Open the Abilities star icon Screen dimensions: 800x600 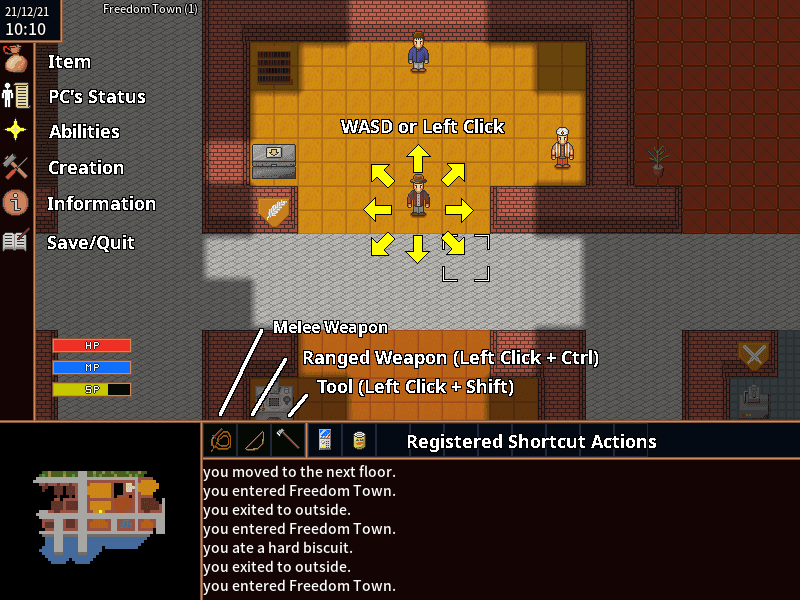pyautogui.click(x=16, y=131)
